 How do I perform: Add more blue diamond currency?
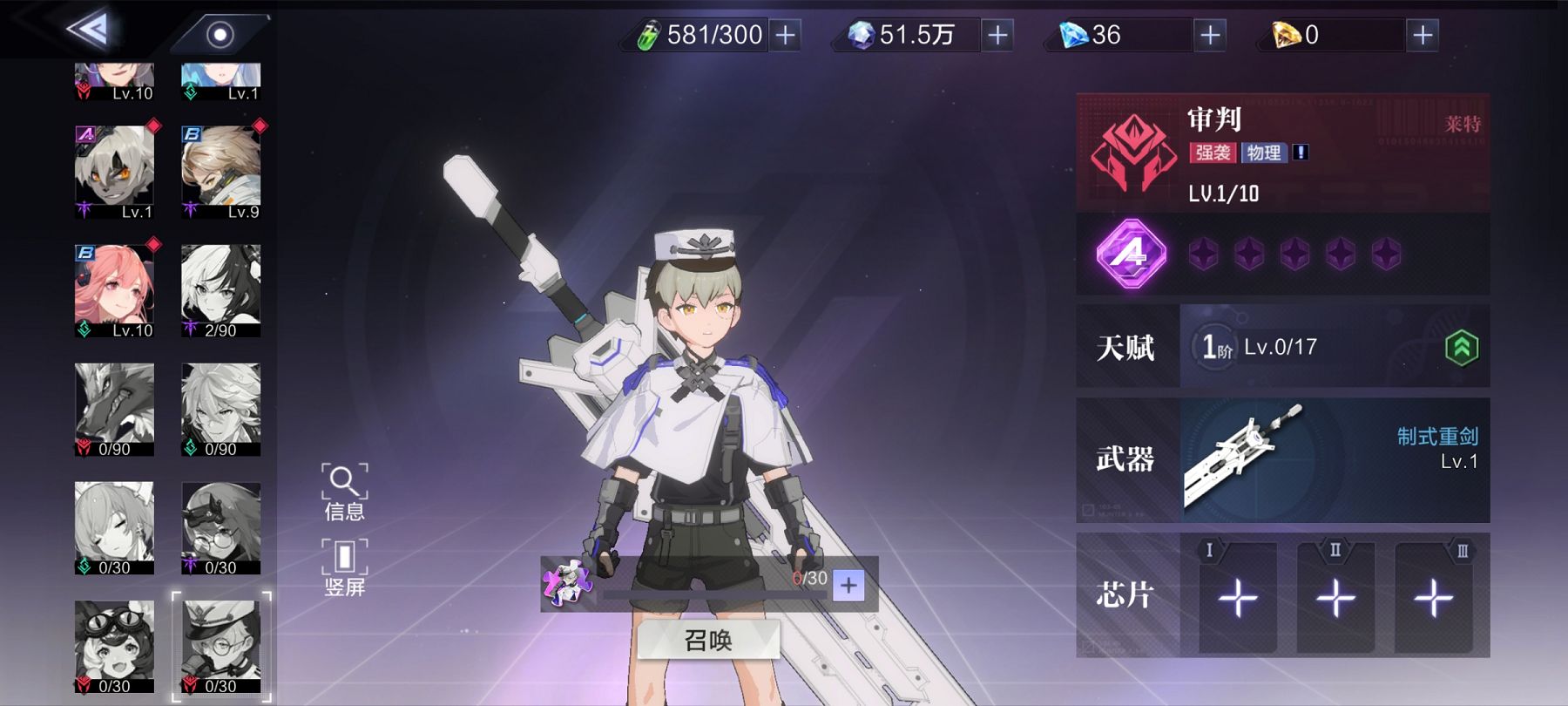pyautogui.click(x=1210, y=35)
